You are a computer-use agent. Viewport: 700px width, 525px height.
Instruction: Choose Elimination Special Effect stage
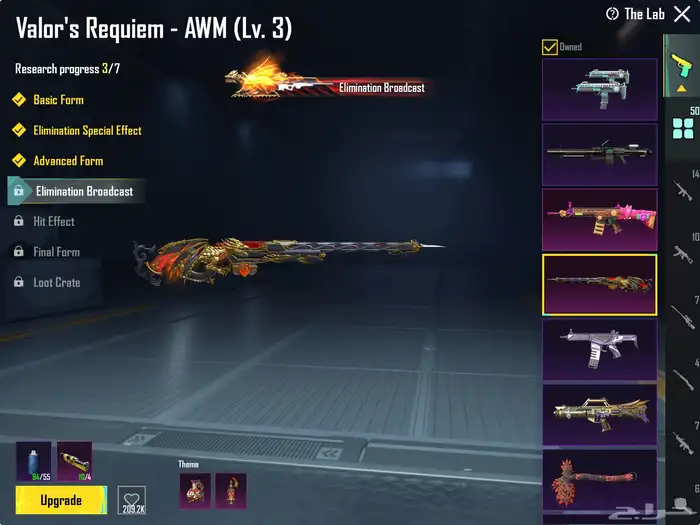click(x=86, y=130)
